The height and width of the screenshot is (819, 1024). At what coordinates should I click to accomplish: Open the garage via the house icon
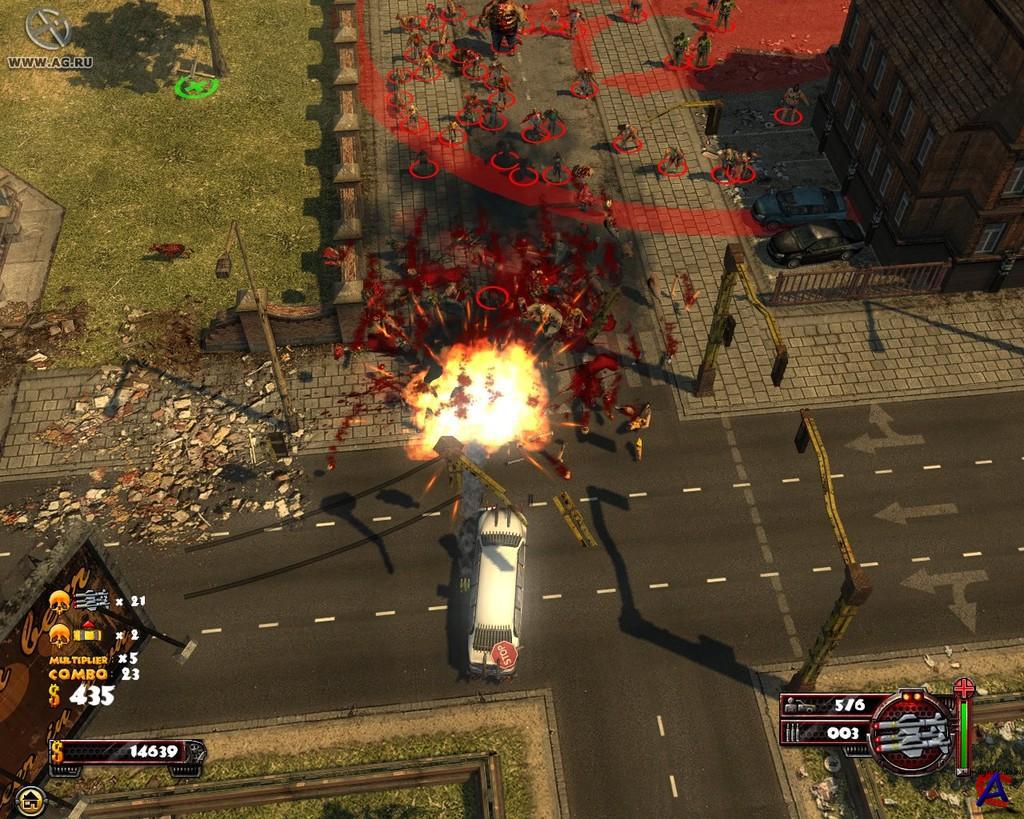tap(29, 799)
